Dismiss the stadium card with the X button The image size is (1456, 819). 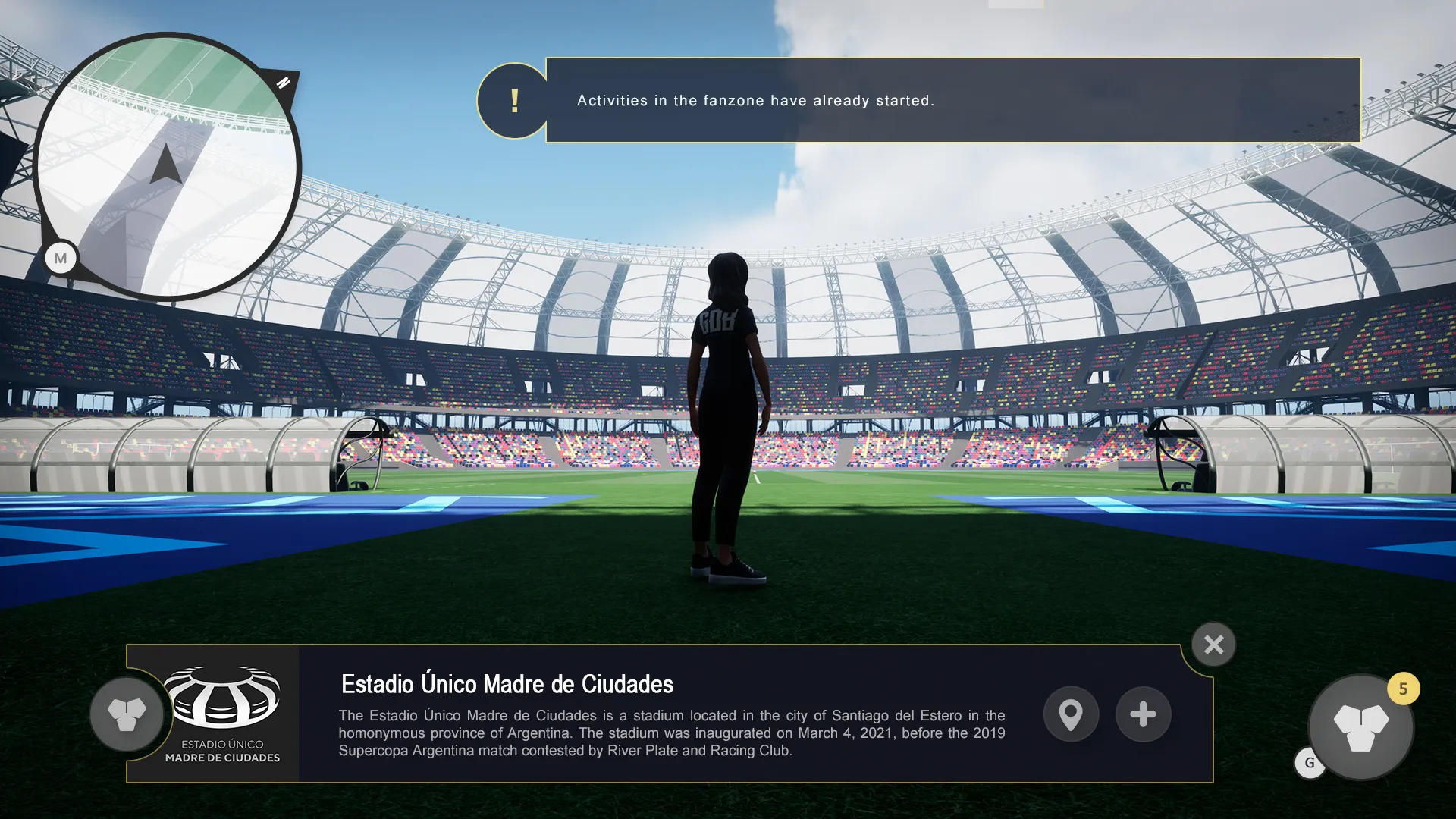(1214, 644)
